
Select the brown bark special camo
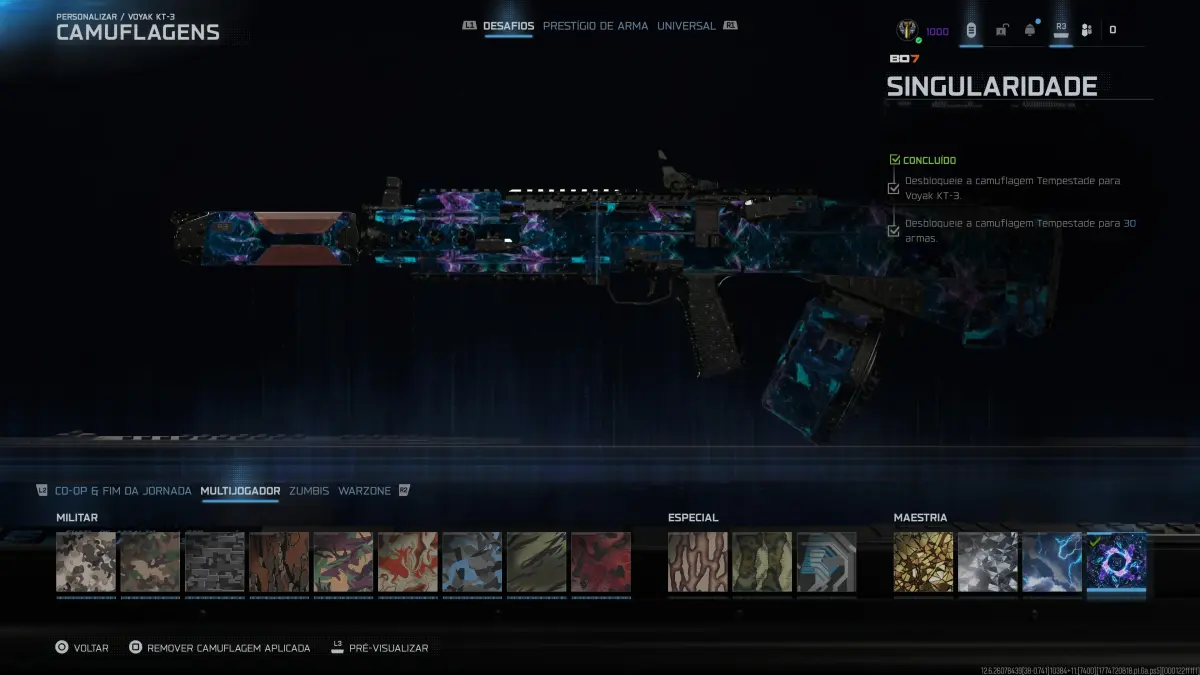[x=698, y=562]
